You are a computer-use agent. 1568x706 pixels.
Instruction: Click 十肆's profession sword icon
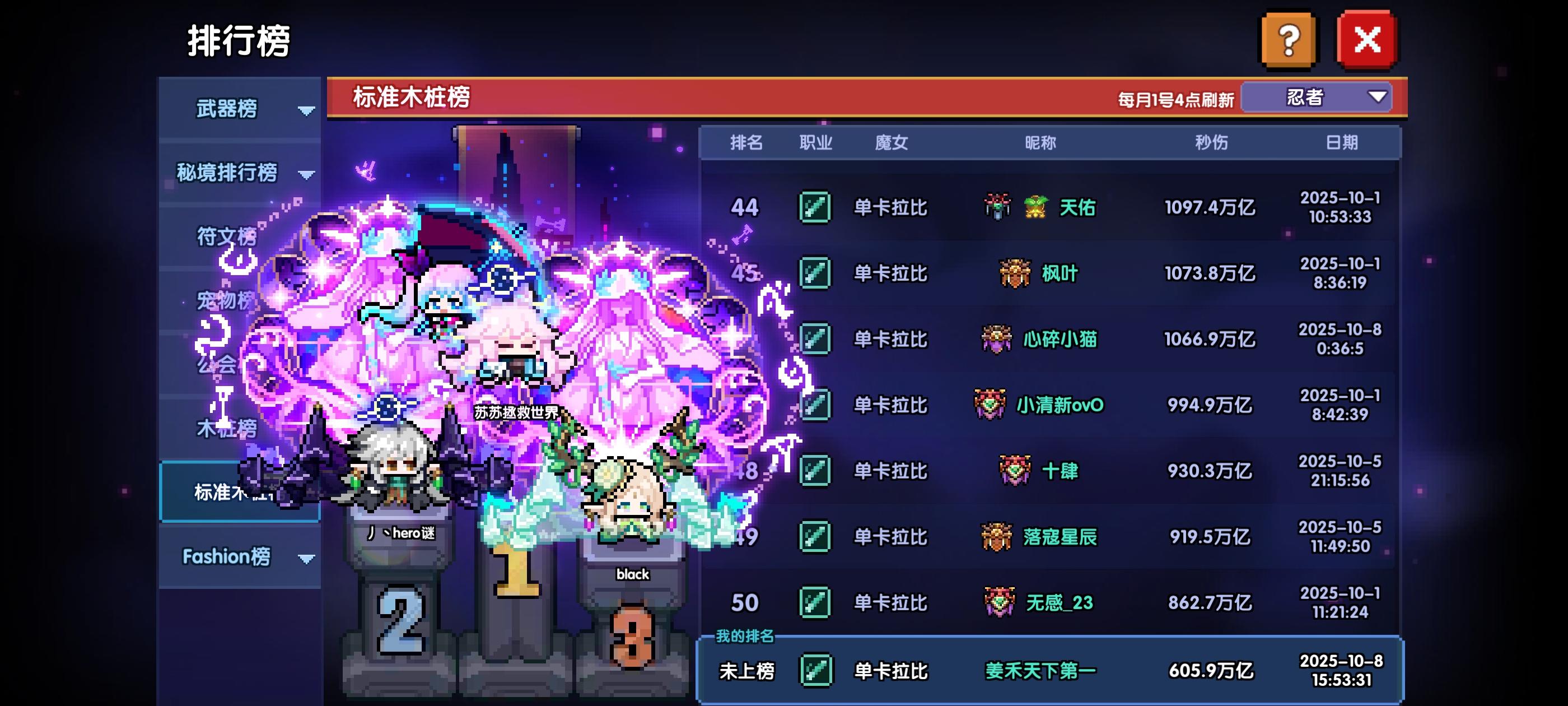click(x=816, y=470)
